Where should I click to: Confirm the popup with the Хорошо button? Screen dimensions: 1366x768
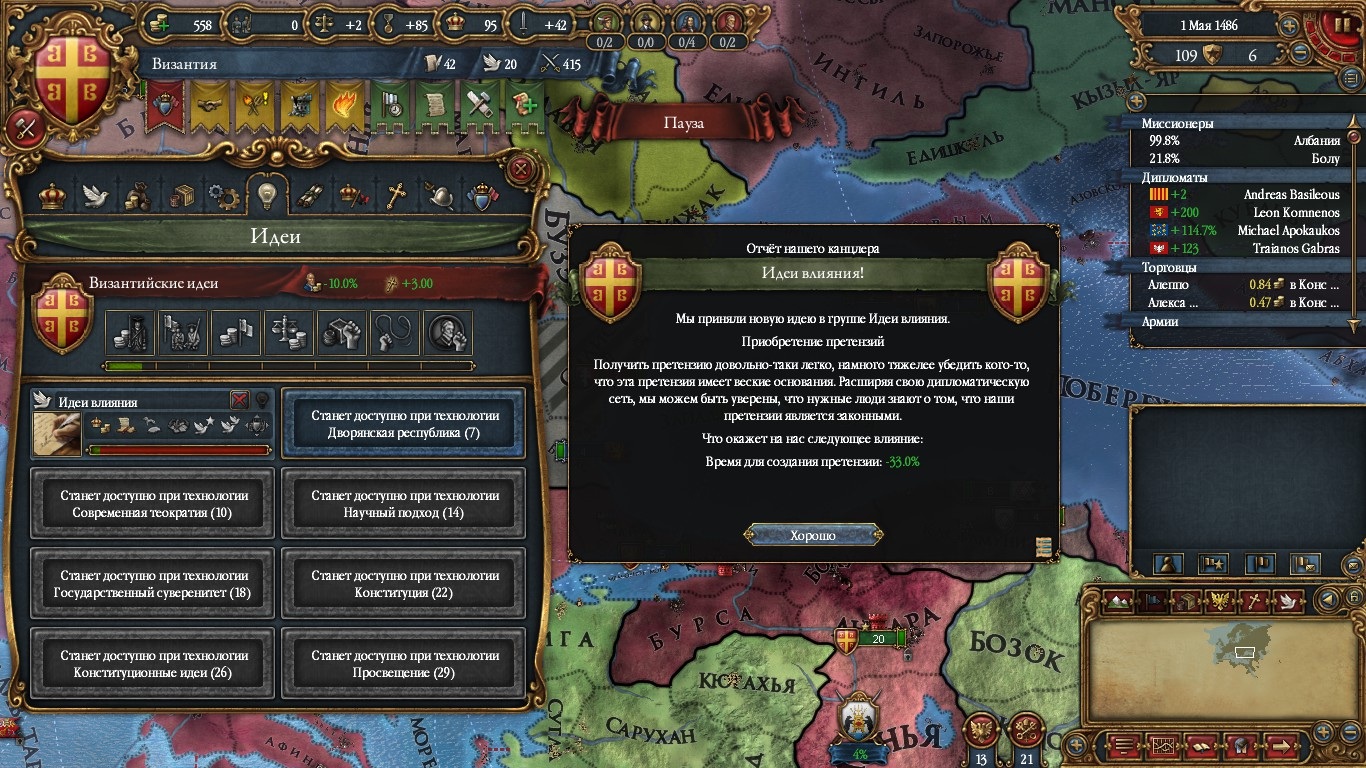812,535
